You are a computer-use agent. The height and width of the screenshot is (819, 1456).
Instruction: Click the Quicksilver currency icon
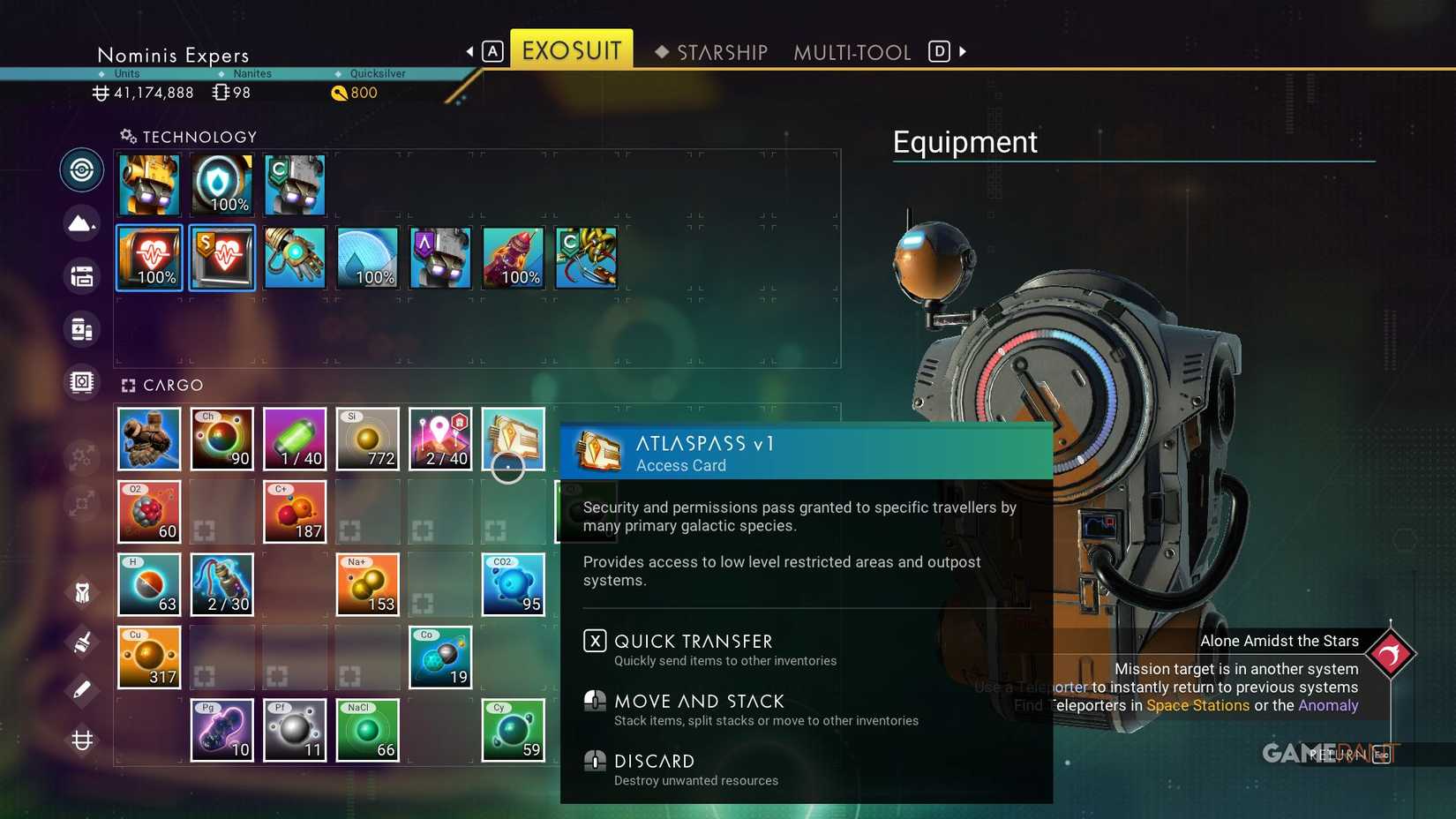pos(340,93)
